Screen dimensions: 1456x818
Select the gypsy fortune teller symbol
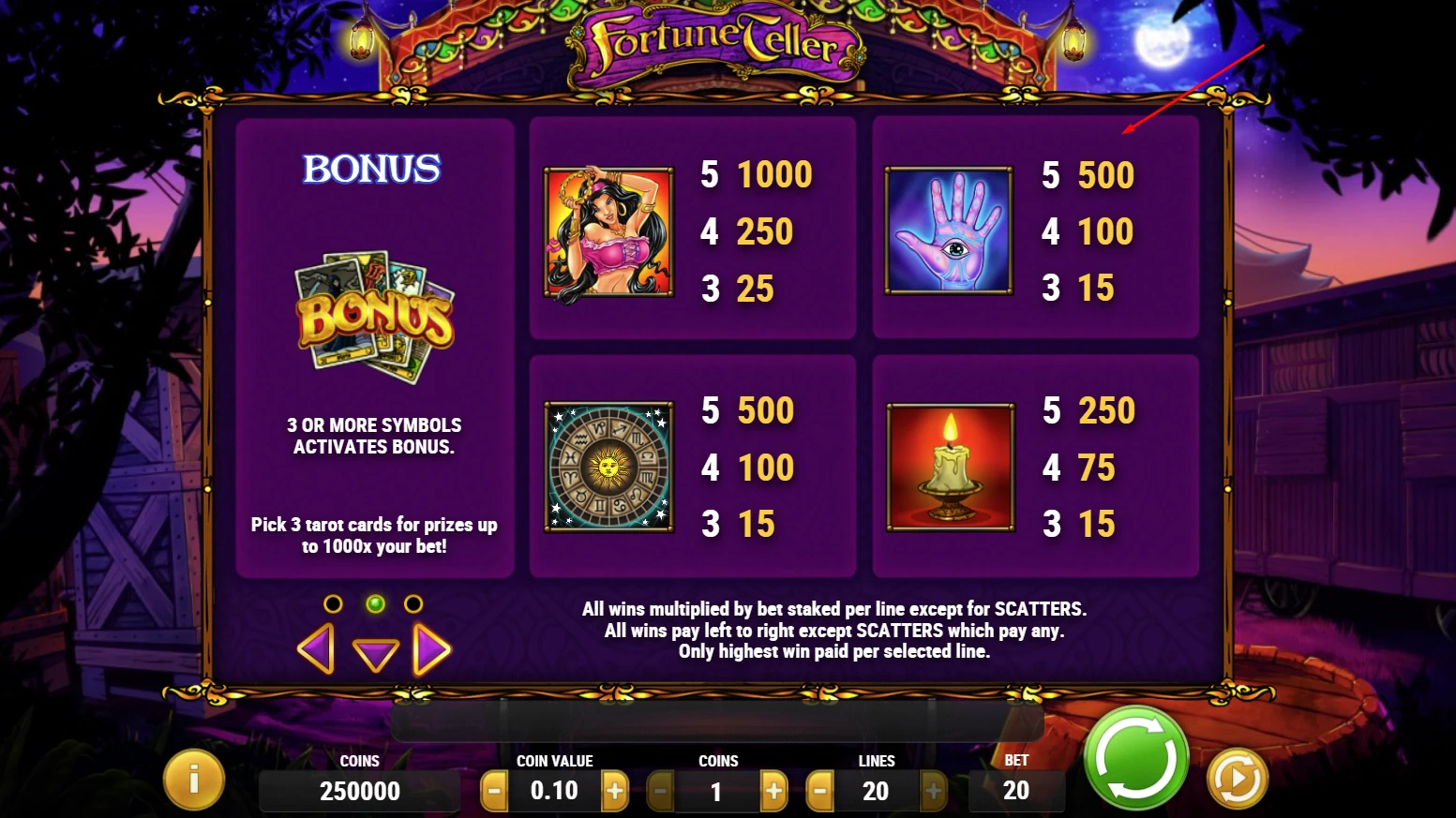(608, 231)
